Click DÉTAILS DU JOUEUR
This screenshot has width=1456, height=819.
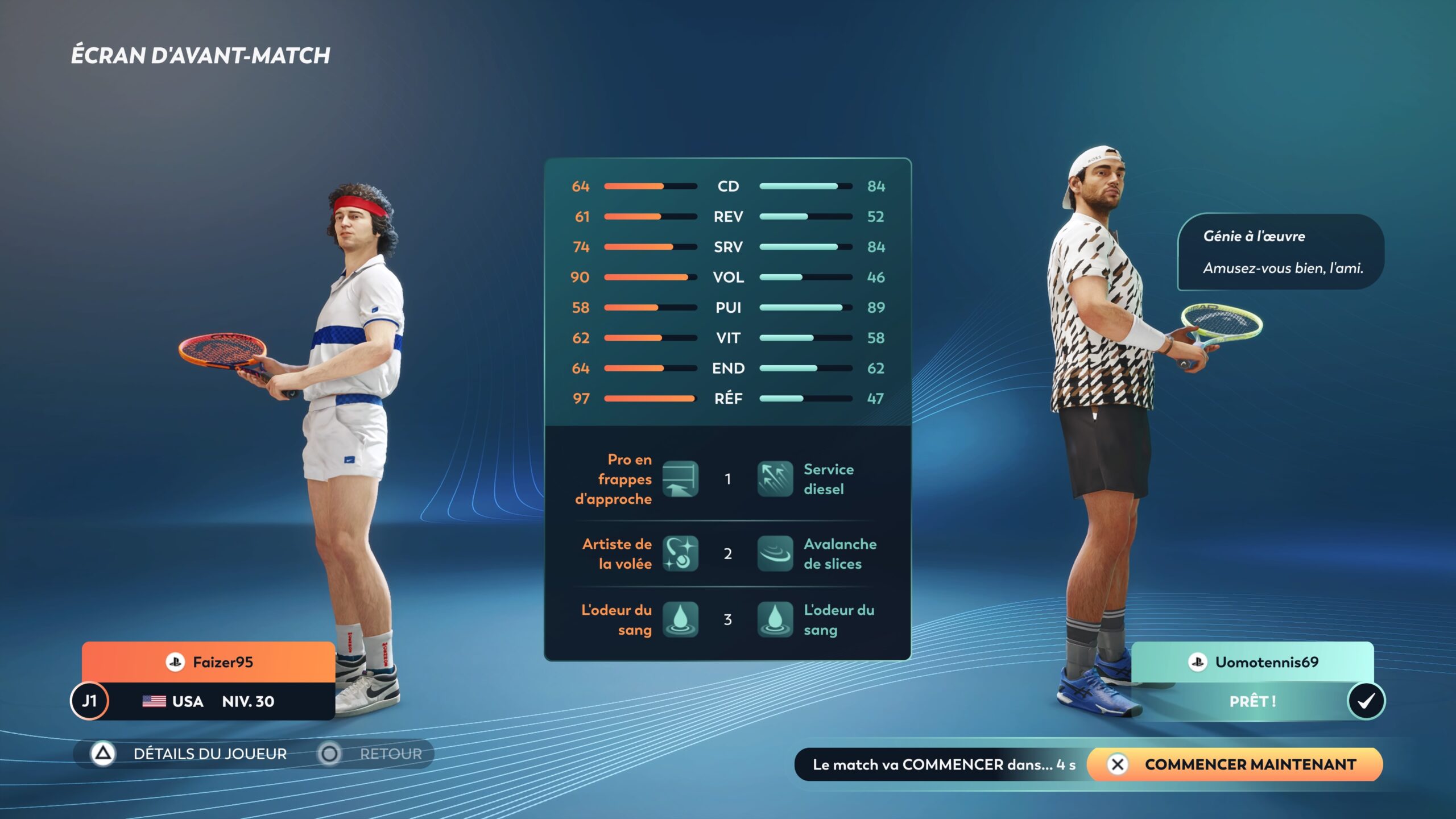click(x=210, y=753)
